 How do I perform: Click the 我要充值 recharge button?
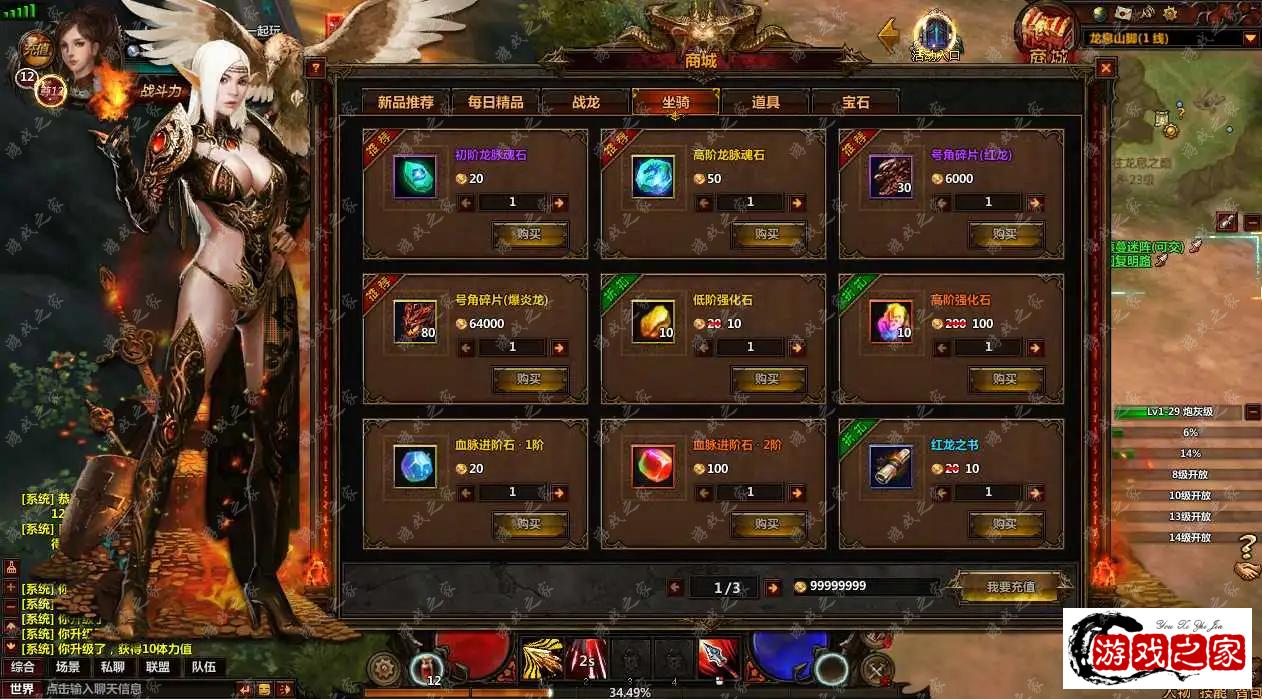coord(1010,587)
